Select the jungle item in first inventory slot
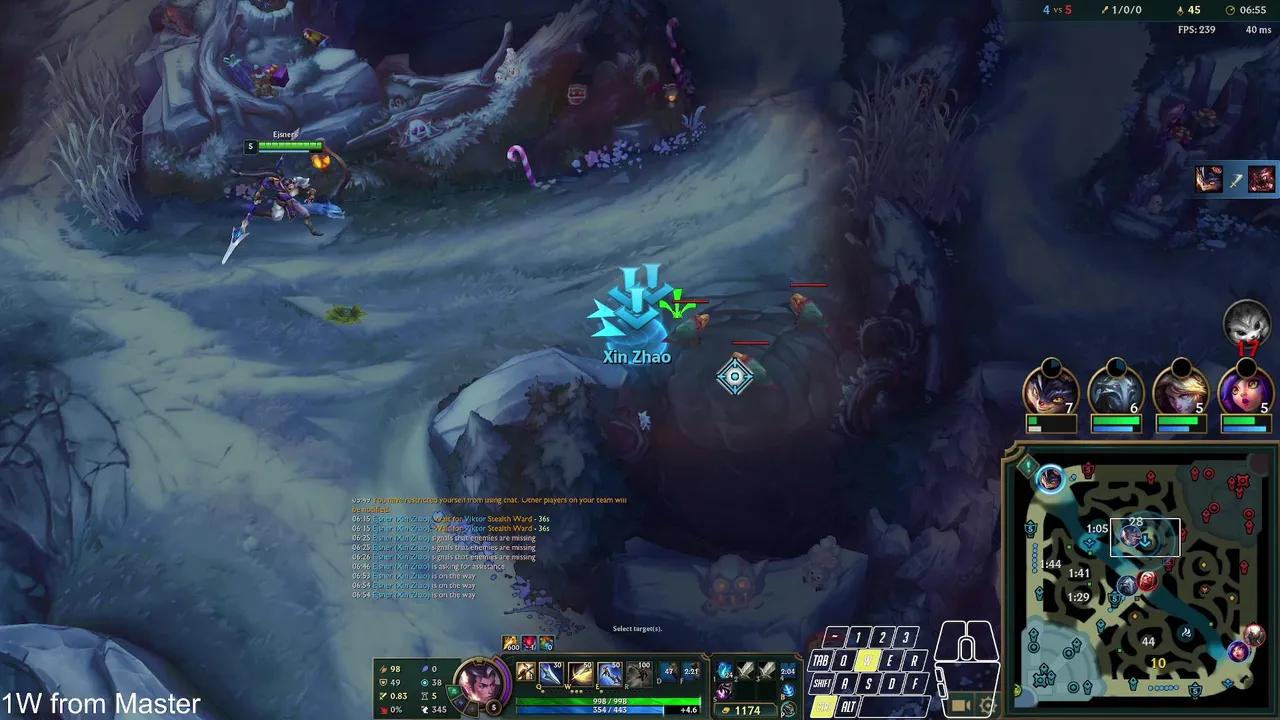1280x720 pixels. 725,671
